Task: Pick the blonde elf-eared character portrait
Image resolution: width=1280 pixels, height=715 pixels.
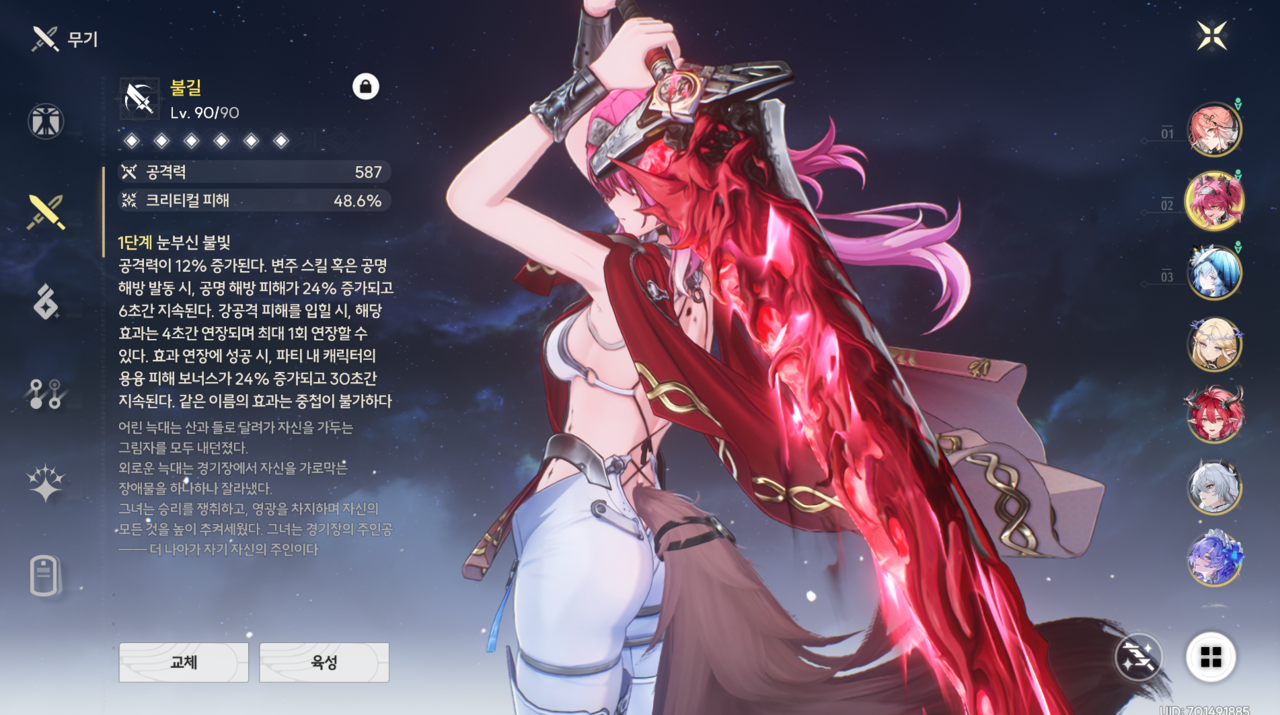Action: (1214, 345)
